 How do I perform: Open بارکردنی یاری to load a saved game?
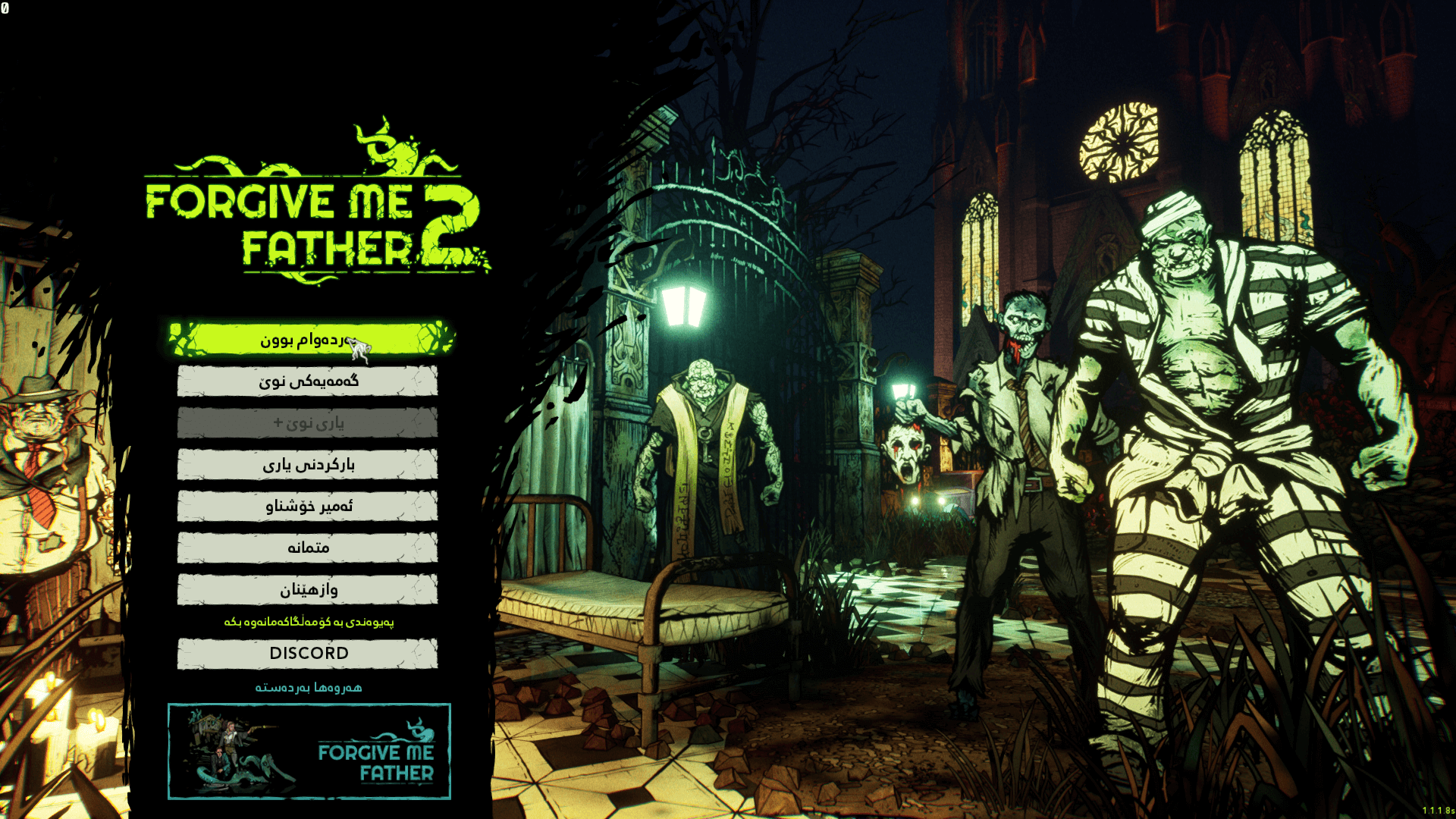point(307,464)
